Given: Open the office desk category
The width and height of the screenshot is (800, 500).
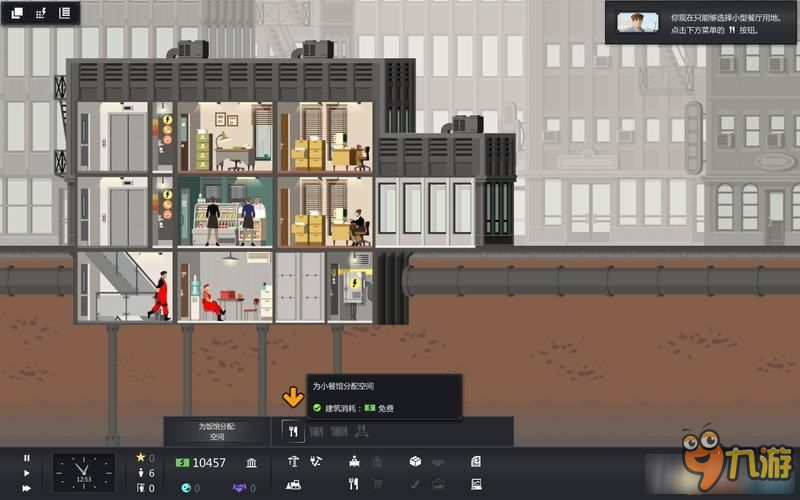Looking at the screenshot, I should click(x=354, y=461).
